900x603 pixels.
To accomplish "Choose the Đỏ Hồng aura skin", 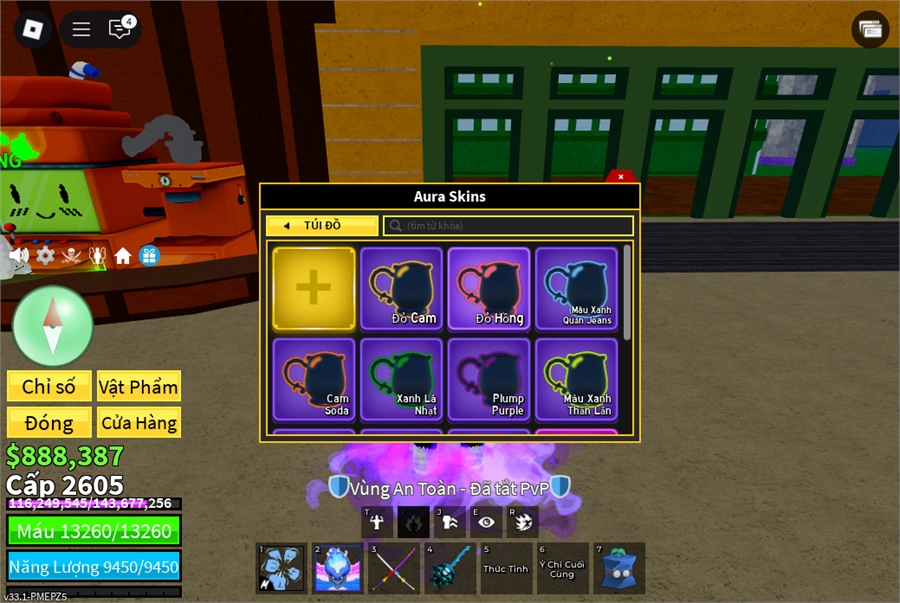I will [489, 288].
